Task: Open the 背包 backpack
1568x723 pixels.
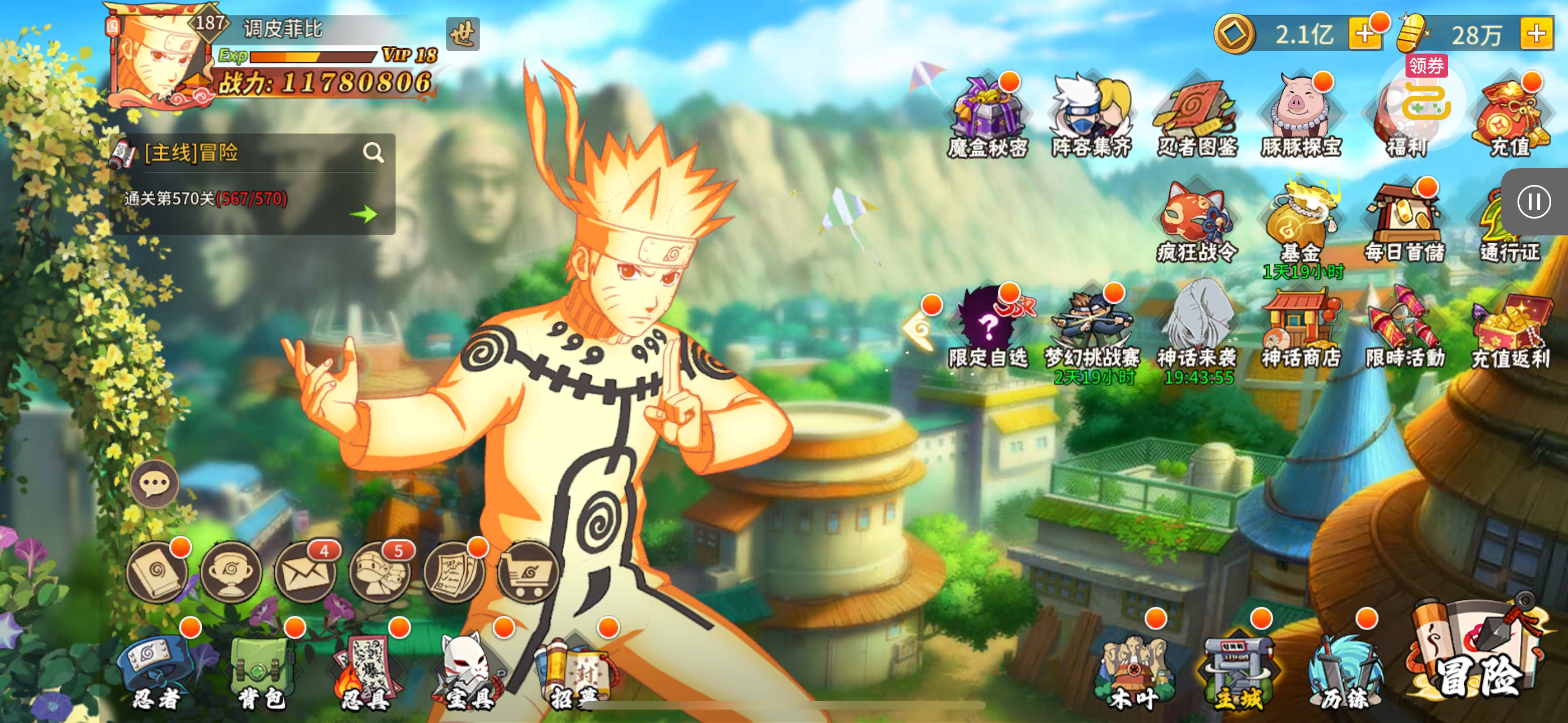Action: point(262,673)
